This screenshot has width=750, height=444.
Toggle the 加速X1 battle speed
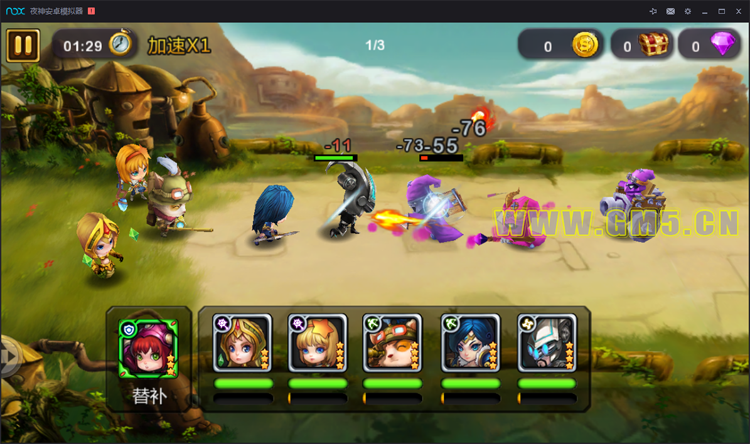pos(179,45)
